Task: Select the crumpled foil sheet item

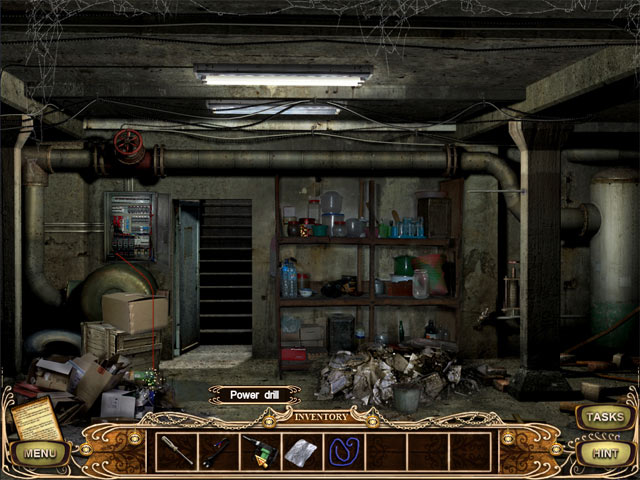Action: (x=301, y=452)
